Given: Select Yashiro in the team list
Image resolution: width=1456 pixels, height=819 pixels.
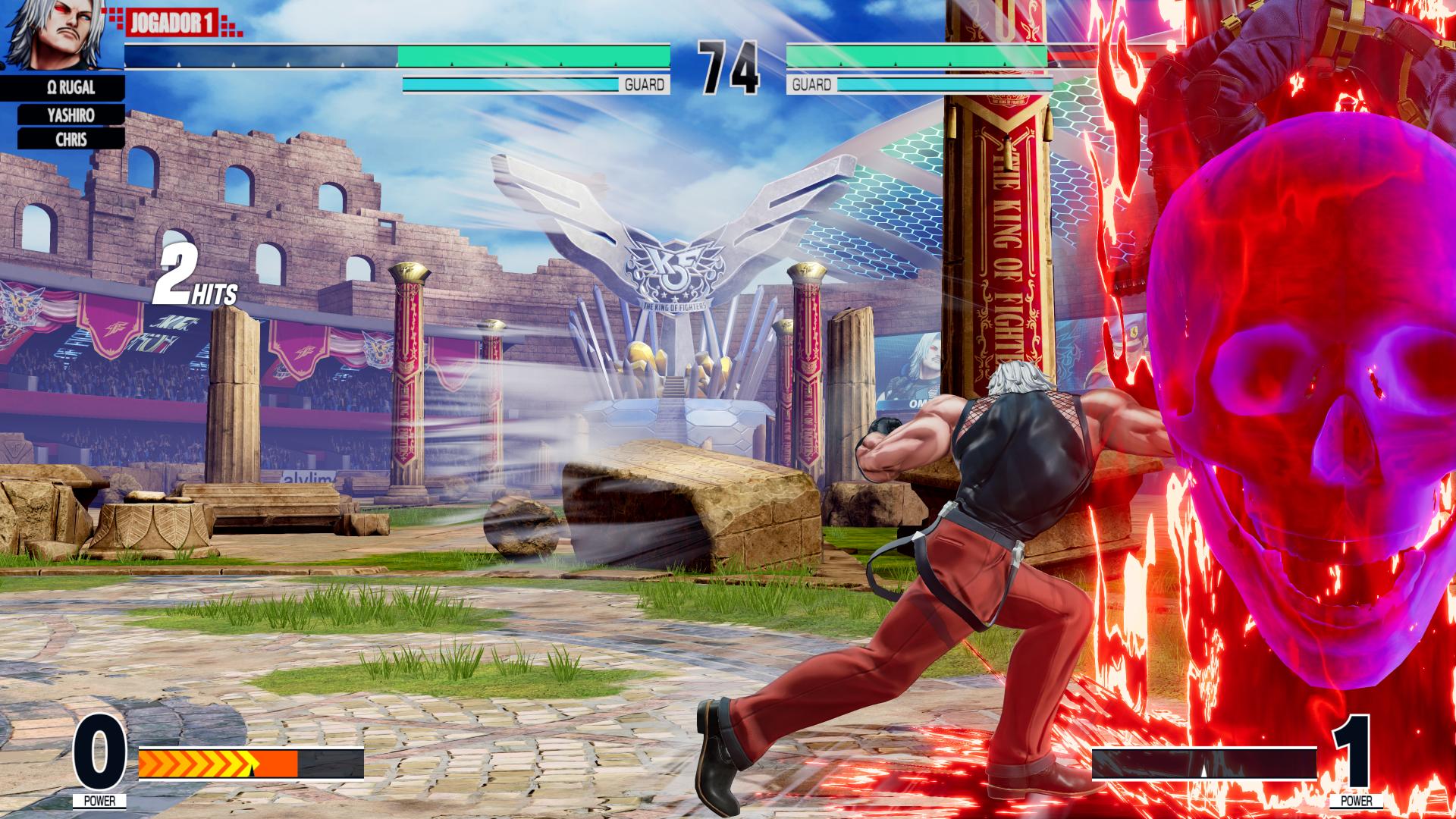Looking at the screenshot, I should 71,115.
